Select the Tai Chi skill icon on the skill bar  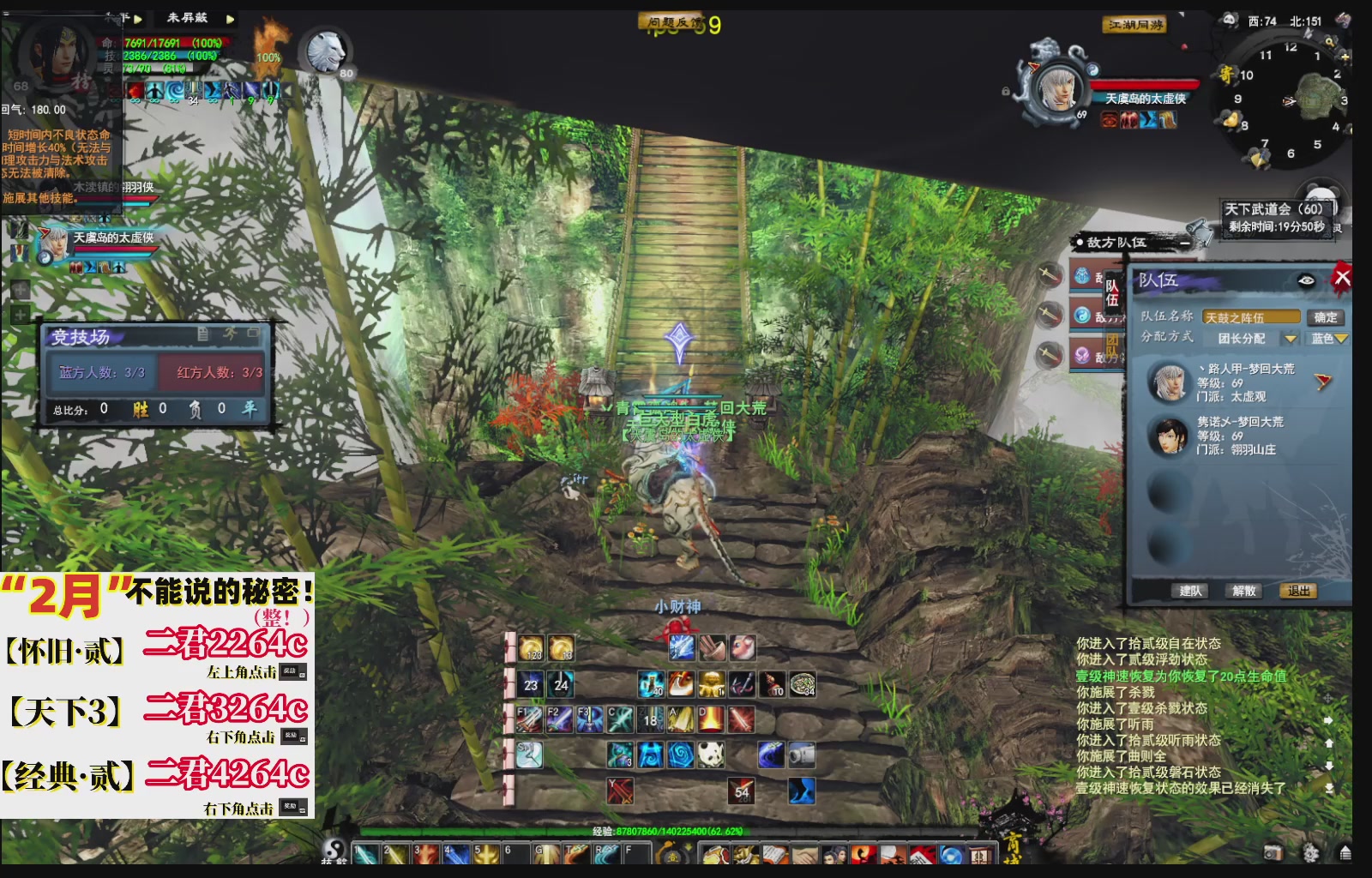[x=678, y=756]
